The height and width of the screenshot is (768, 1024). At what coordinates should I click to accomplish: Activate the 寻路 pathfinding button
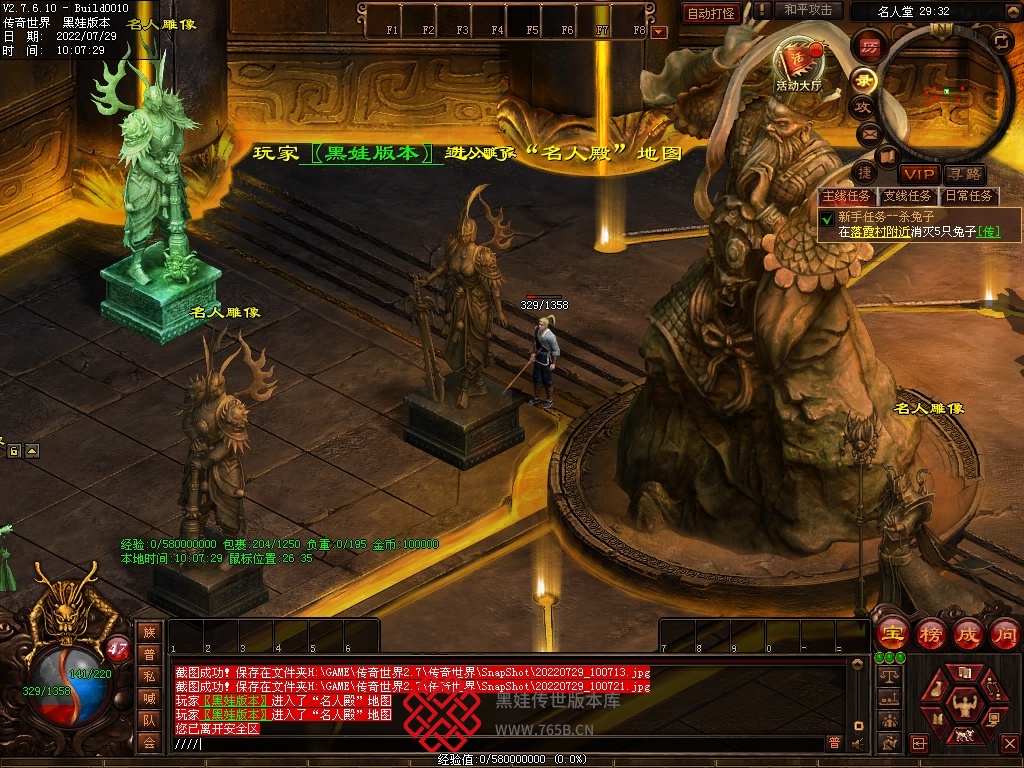tap(964, 175)
